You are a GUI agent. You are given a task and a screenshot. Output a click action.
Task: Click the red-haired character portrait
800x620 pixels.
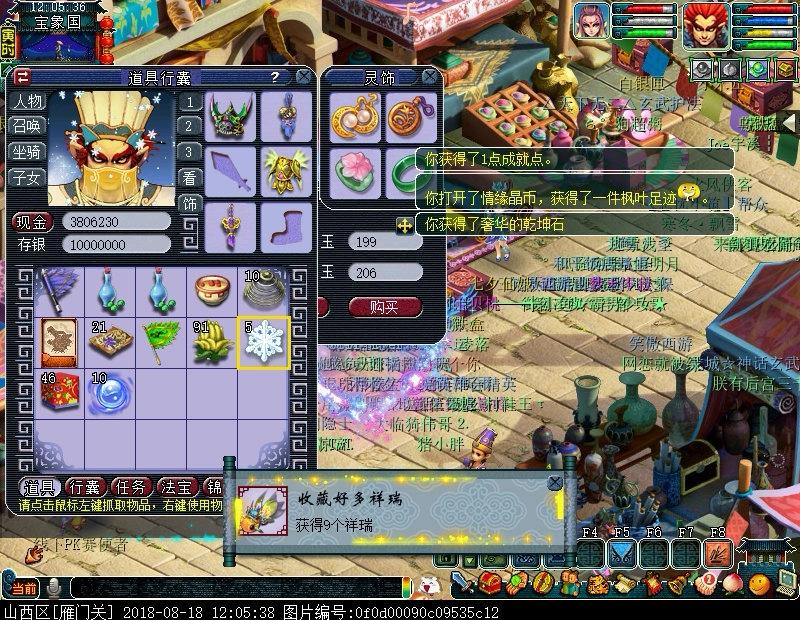(x=705, y=22)
